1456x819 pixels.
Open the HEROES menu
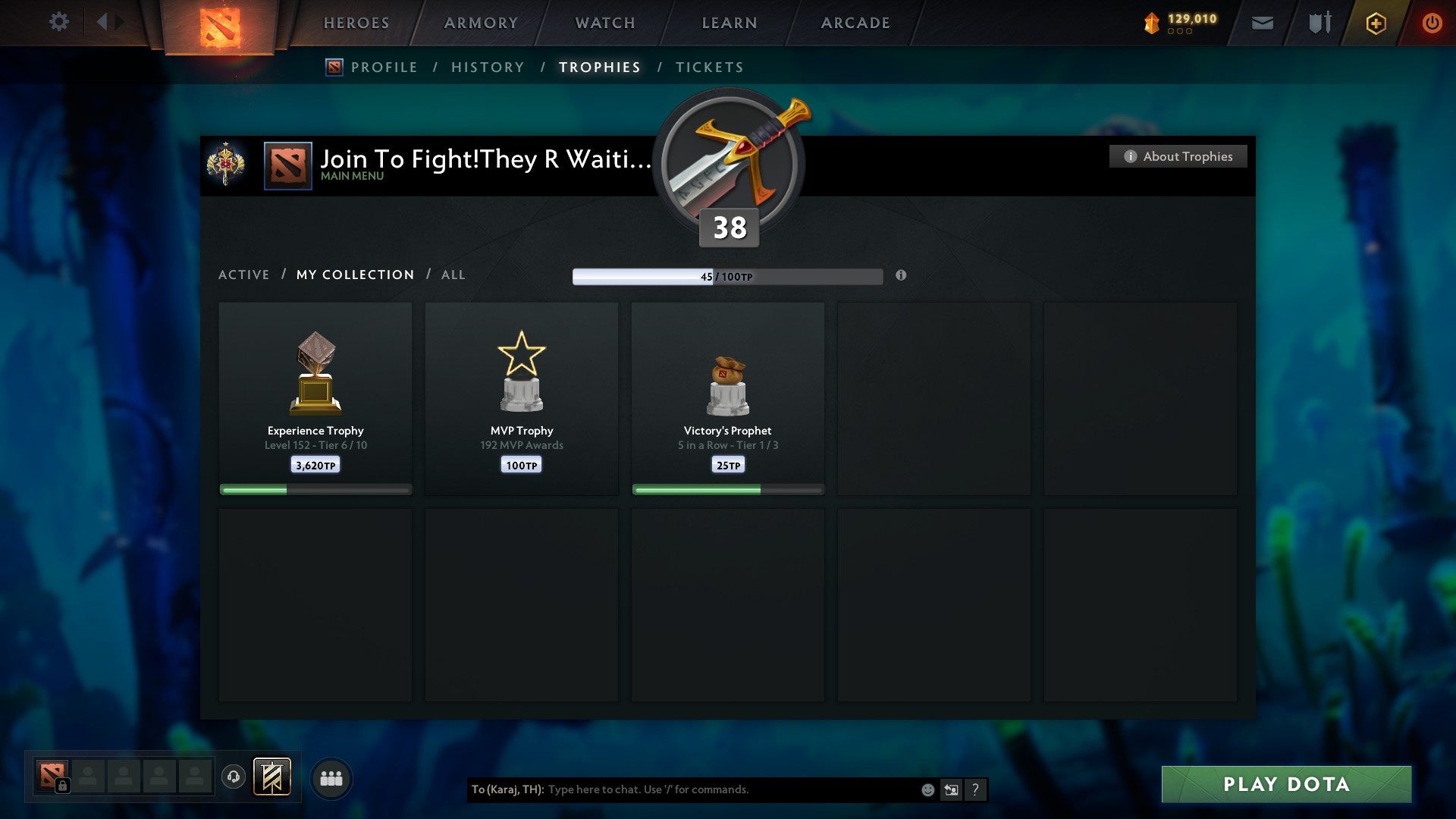point(356,23)
